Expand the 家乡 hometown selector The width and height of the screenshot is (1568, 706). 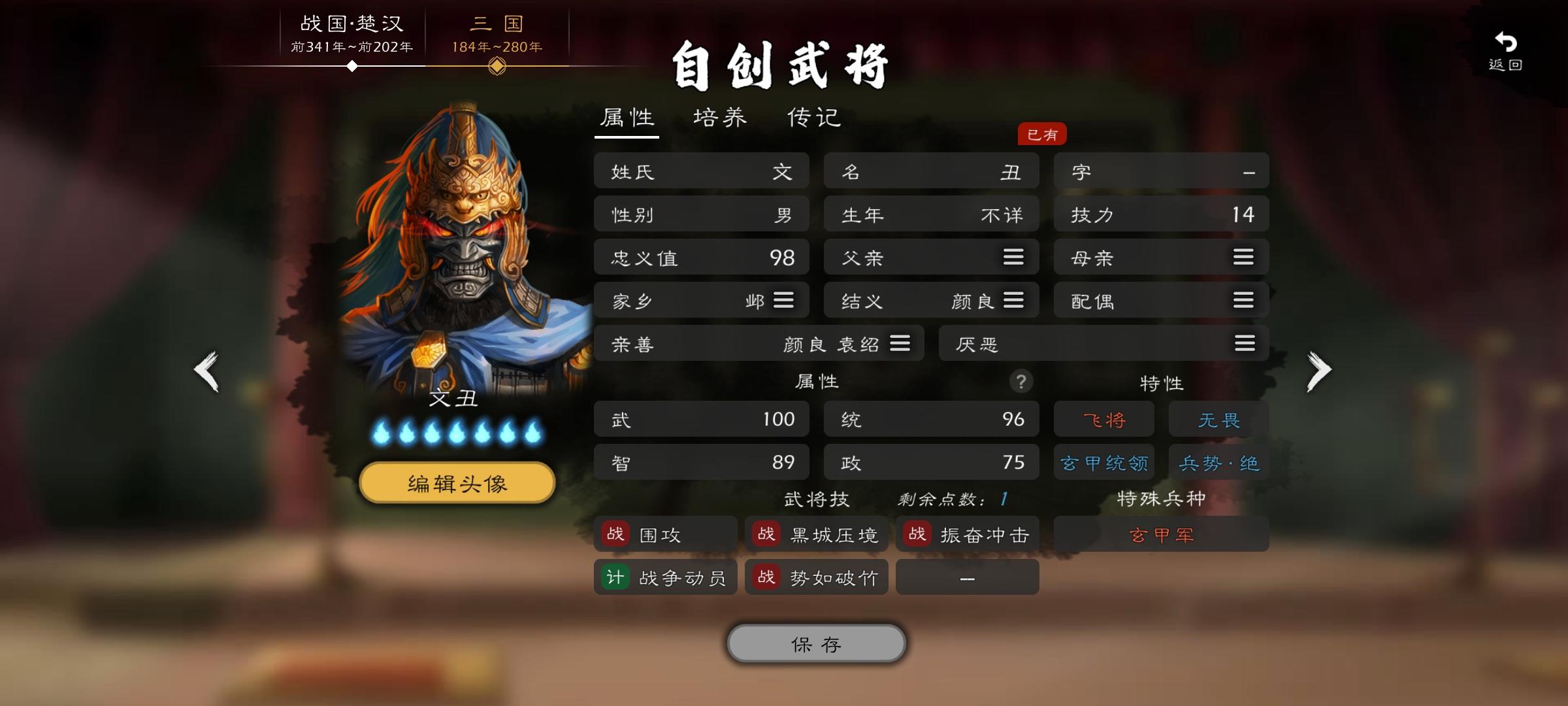pos(783,300)
